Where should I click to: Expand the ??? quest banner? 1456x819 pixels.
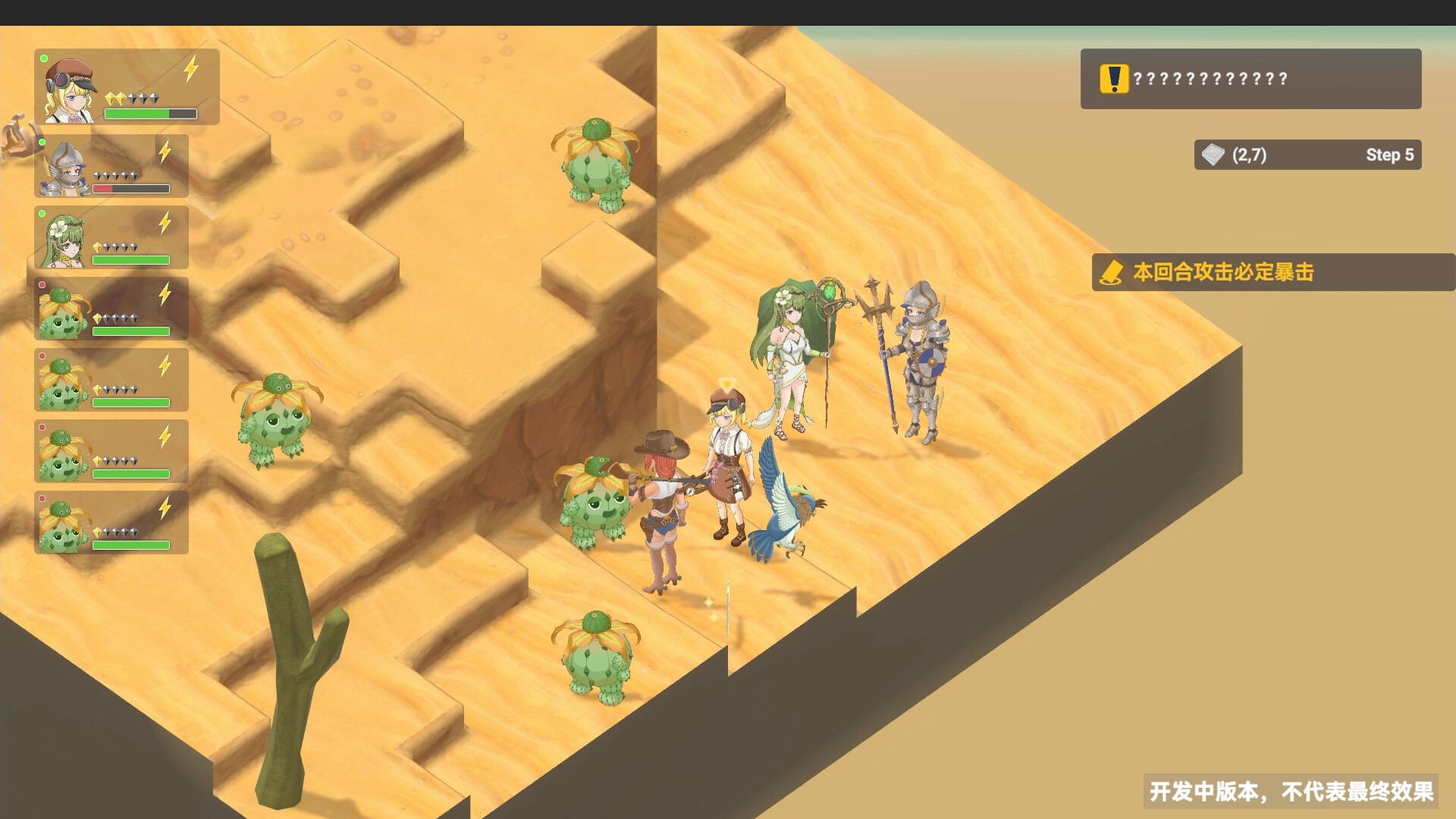[1251, 78]
